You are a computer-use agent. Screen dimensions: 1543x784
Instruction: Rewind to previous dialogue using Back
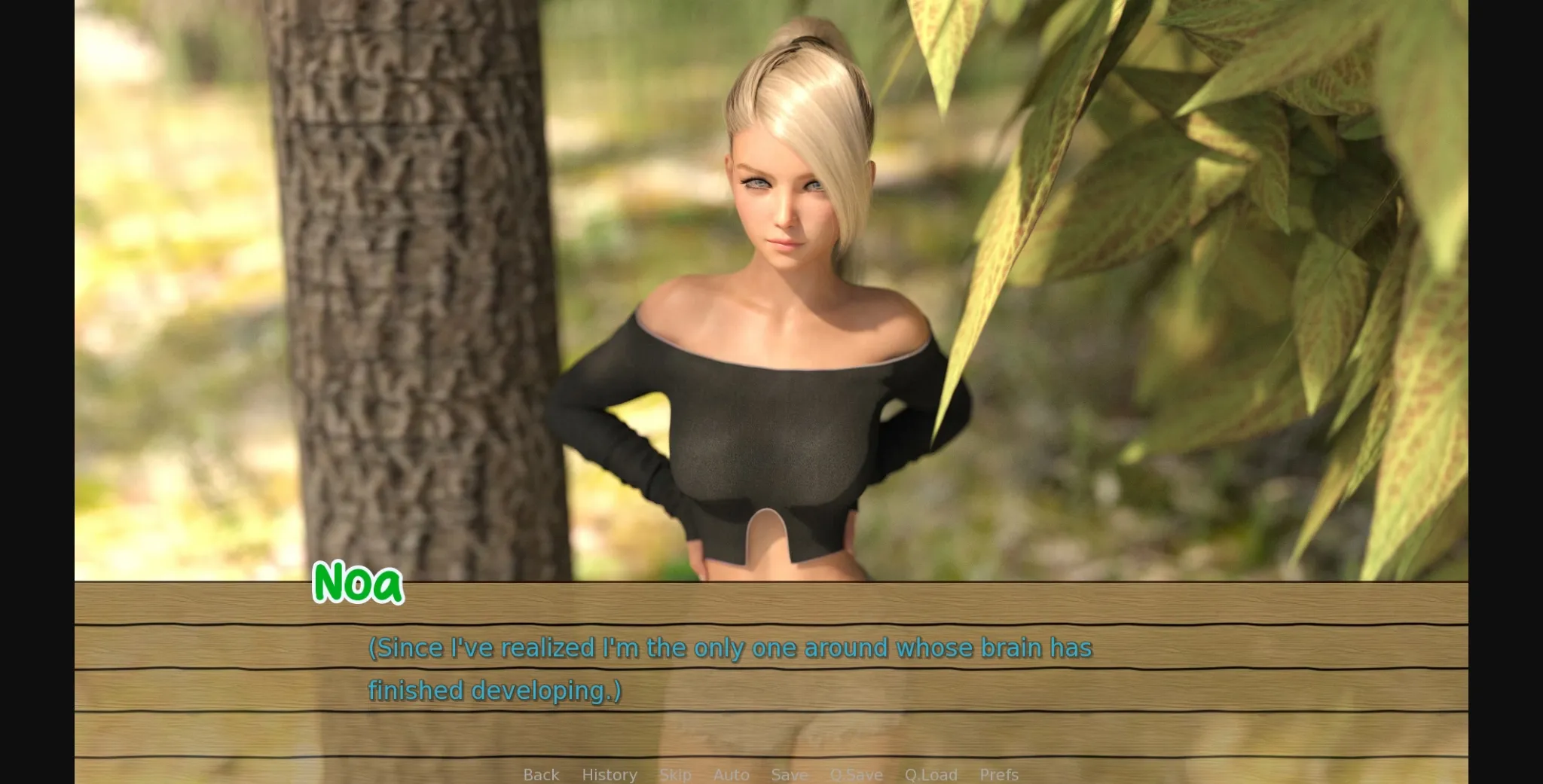(x=541, y=774)
